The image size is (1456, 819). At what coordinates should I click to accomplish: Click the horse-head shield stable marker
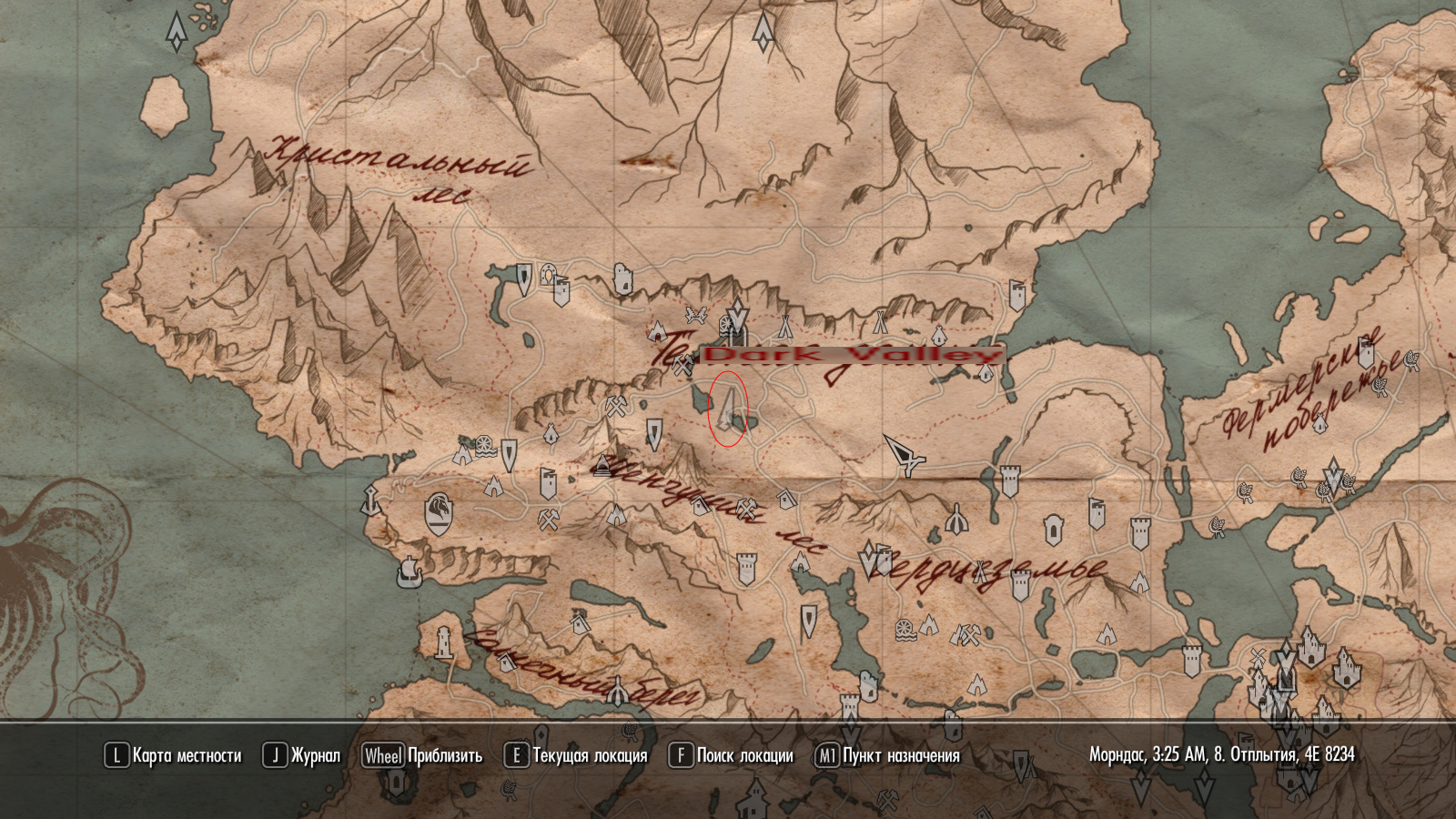pyautogui.click(x=439, y=514)
